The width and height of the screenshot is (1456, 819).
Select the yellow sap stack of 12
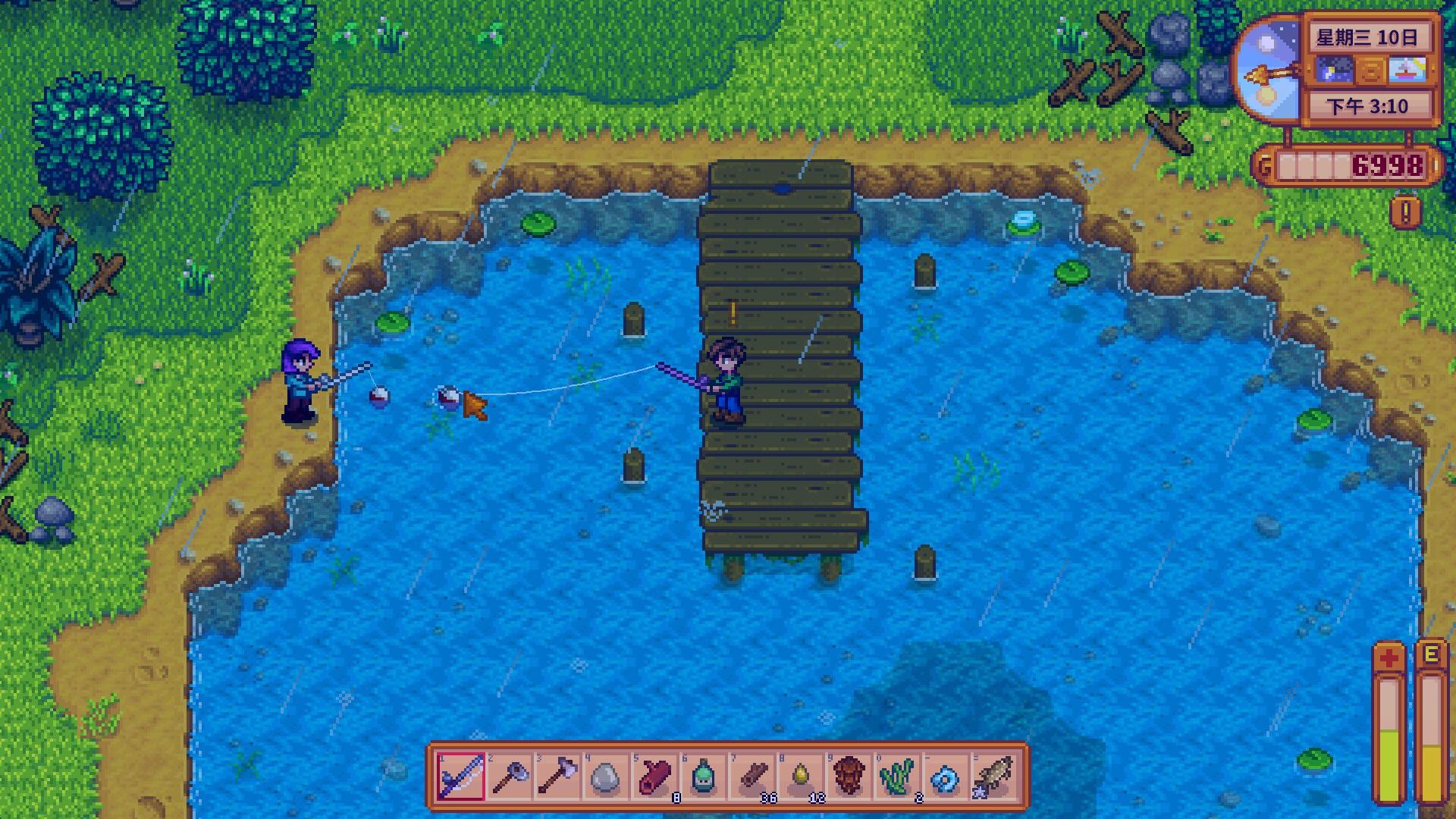coord(800,777)
